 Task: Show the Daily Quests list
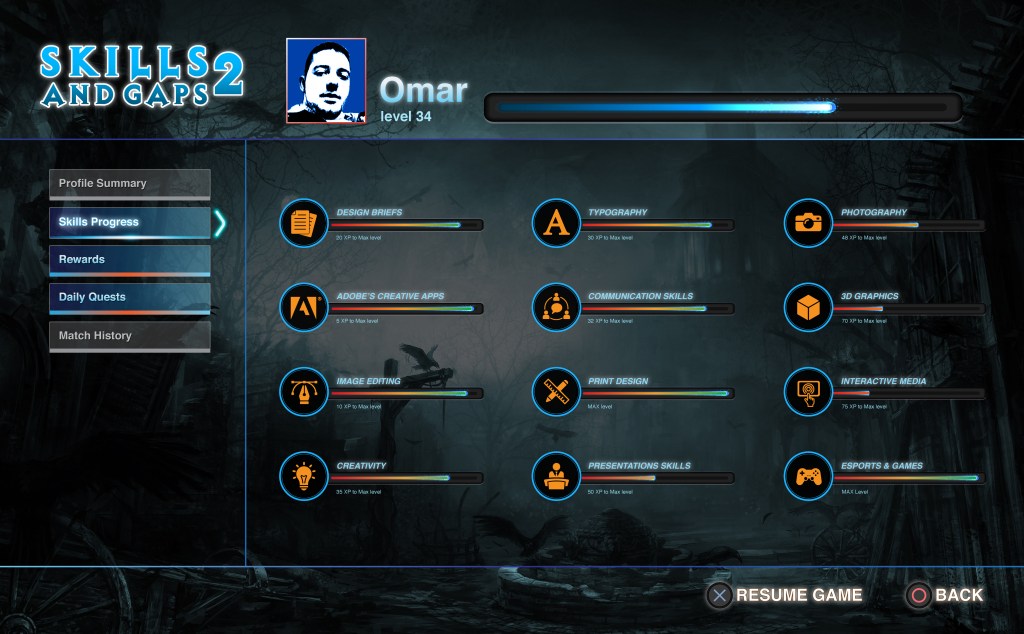129,298
